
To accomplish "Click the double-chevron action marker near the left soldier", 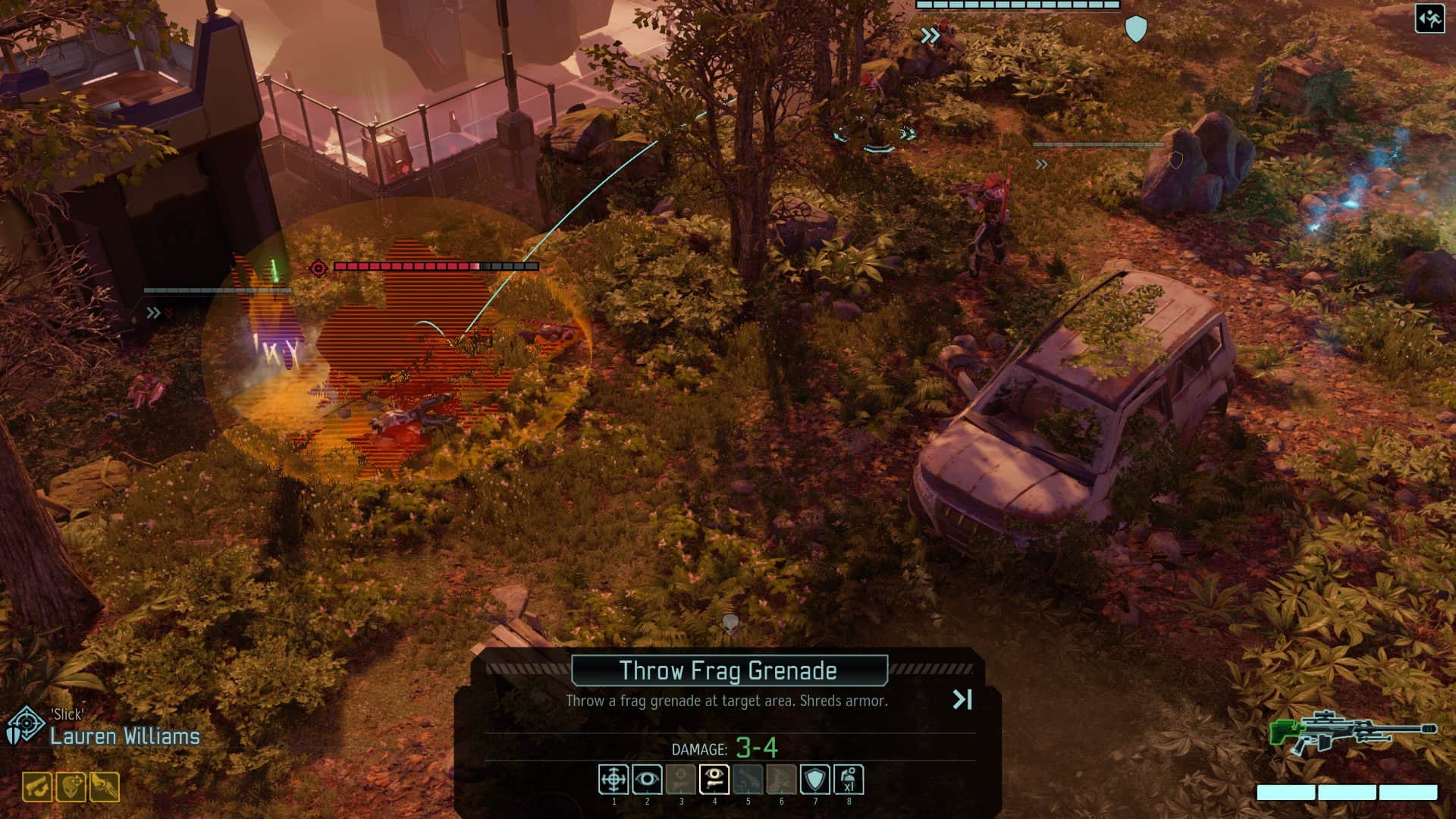I will click(155, 310).
